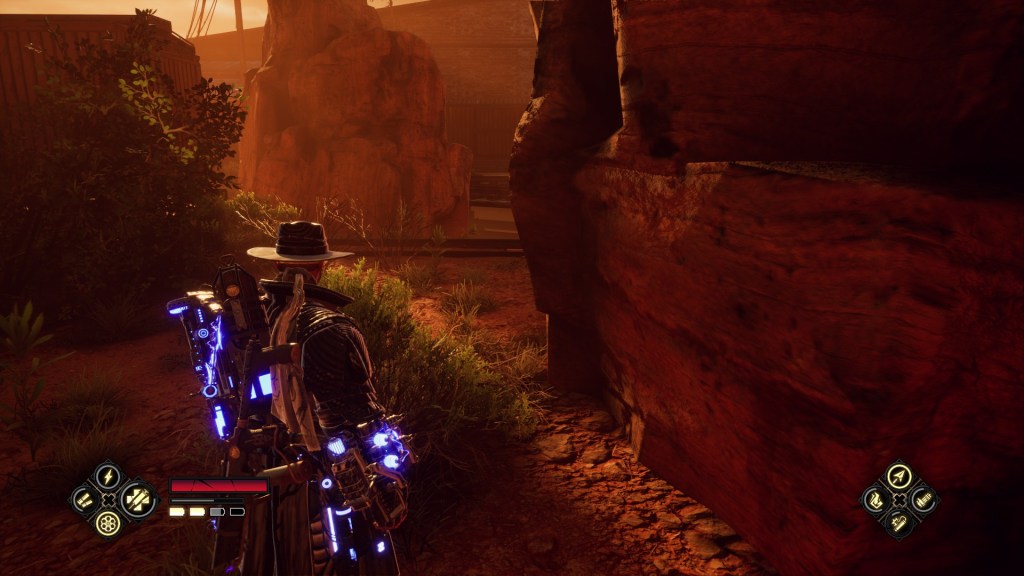Select the arrow projectile weapon icon

coord(899,476)
